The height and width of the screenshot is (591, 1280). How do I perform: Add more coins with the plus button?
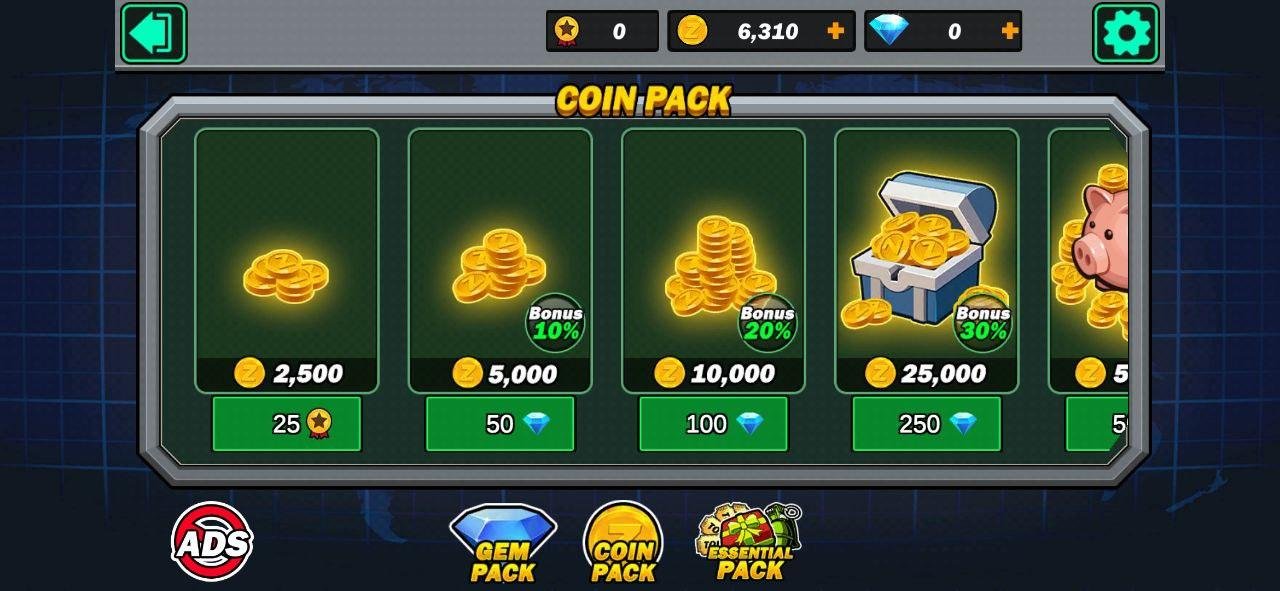836,31
